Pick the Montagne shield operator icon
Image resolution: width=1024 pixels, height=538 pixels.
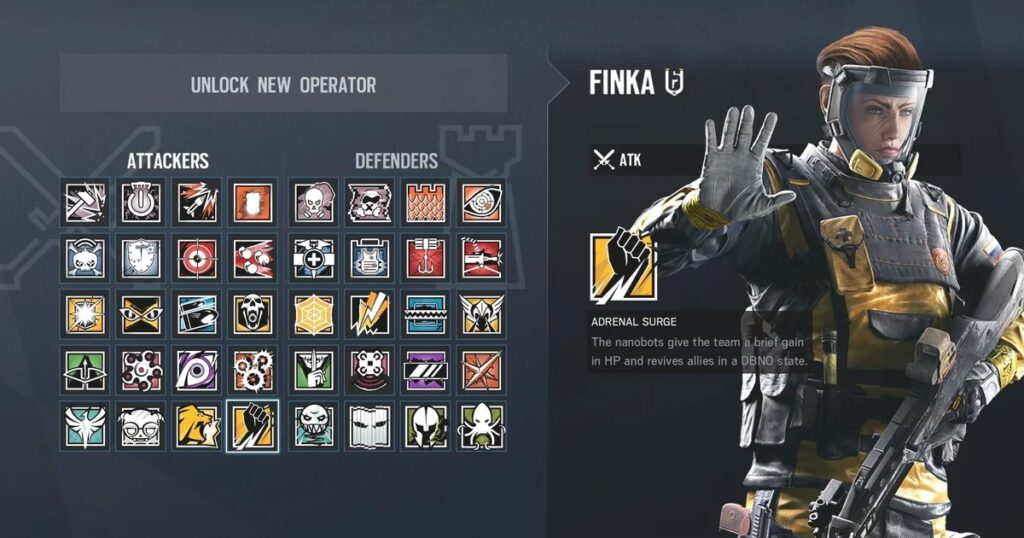[141, 258]
